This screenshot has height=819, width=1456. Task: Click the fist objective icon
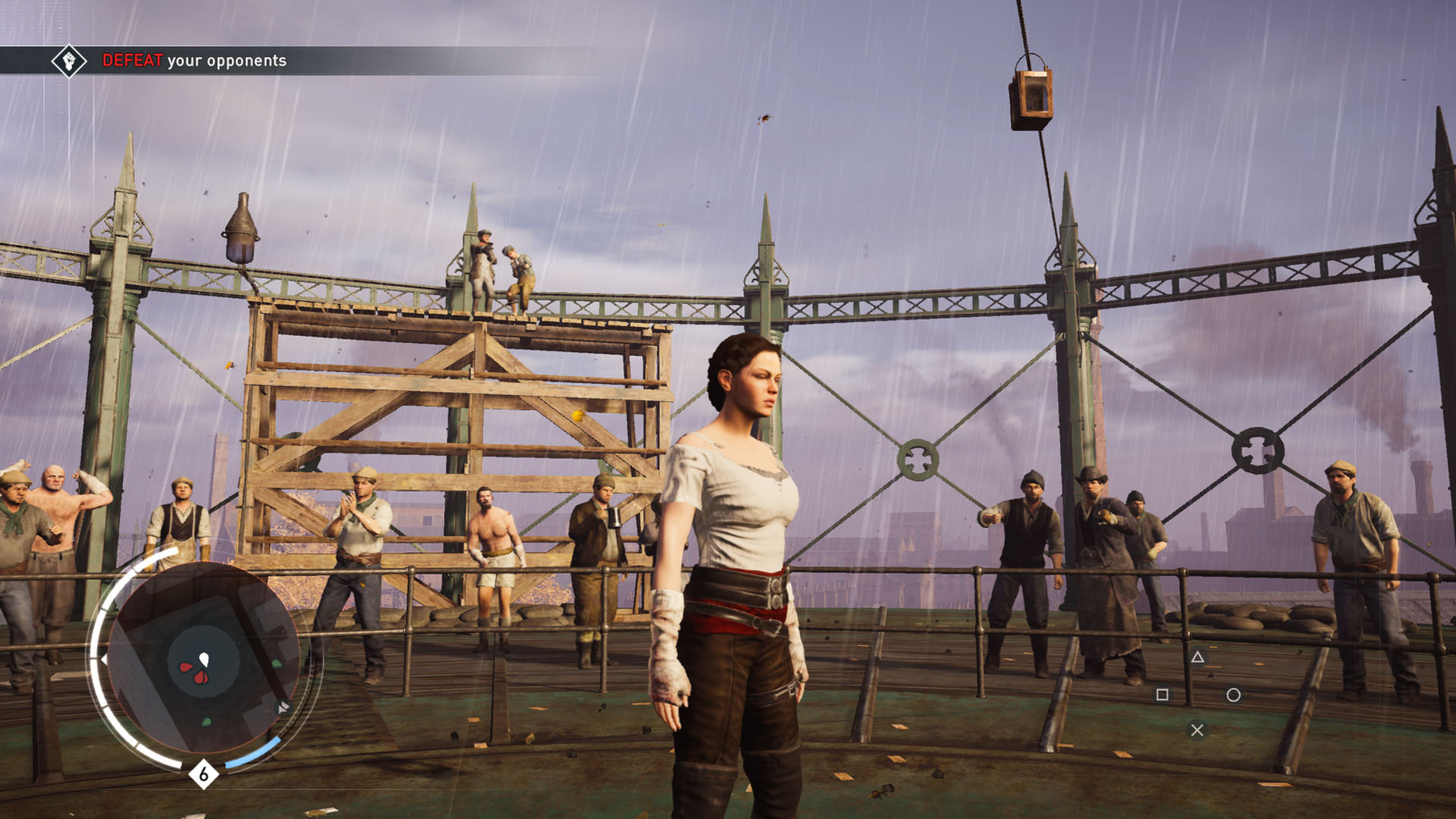point(69,61)
